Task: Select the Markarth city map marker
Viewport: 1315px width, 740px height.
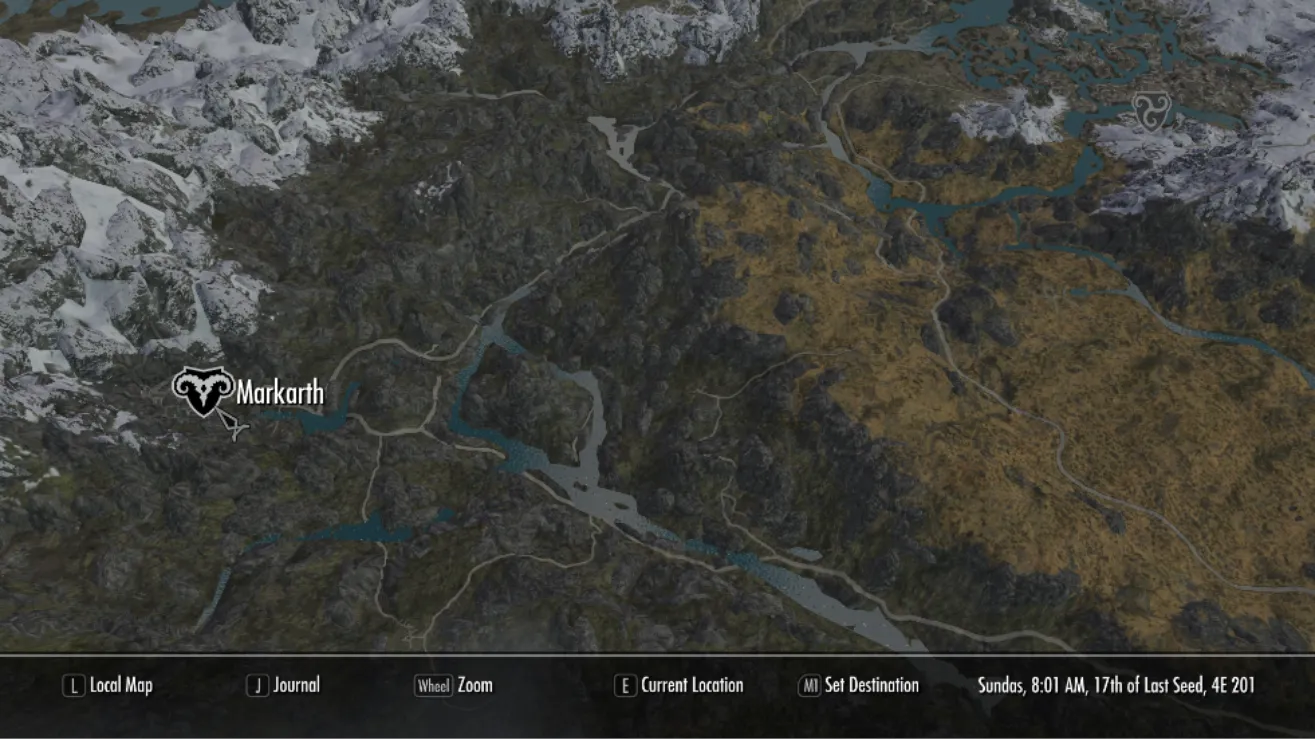Action: [x=203, y=391]
